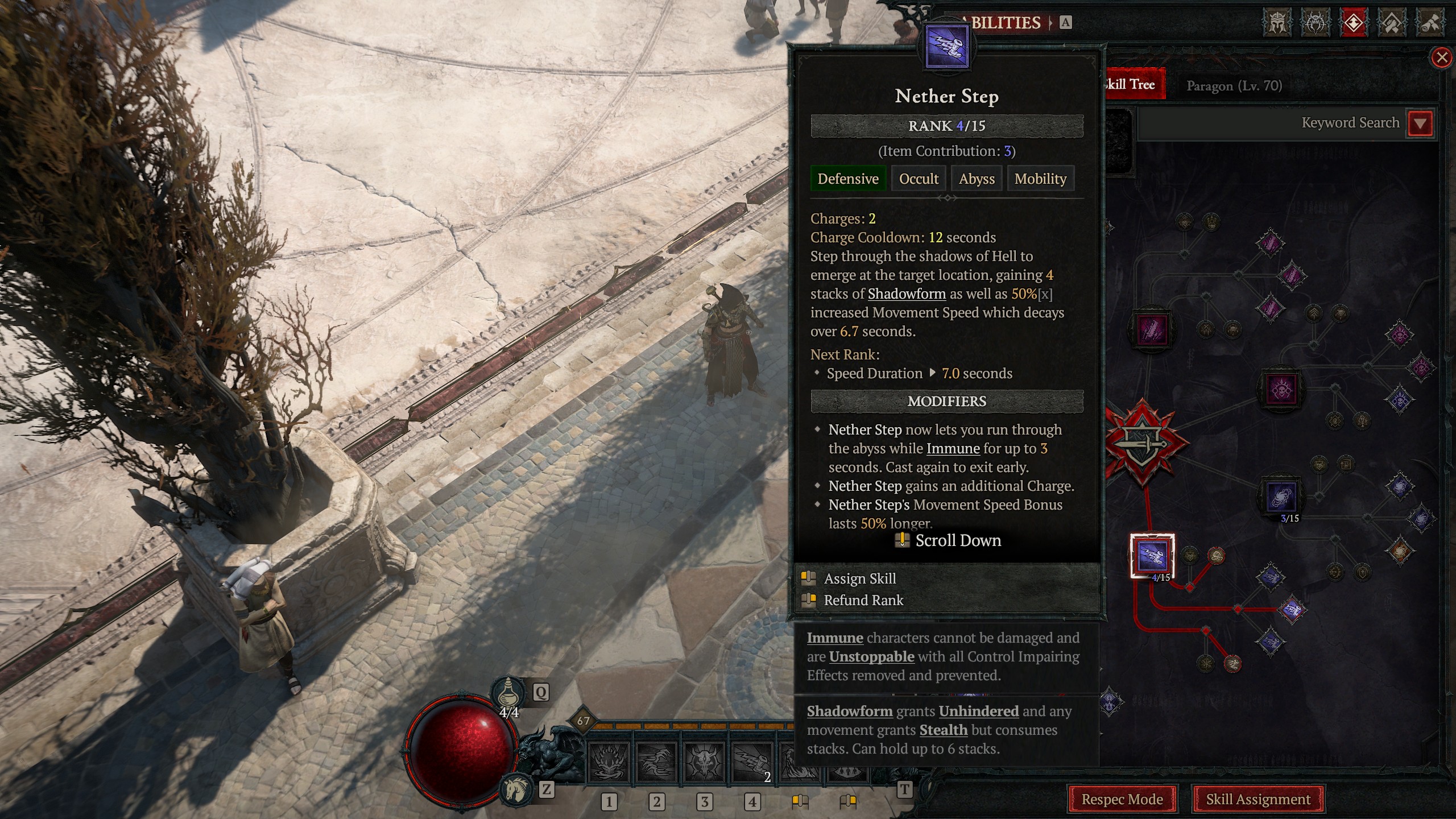Open the Keyword Search dropdown
Image resolution: width=1456 pixels, height=819 pixels.
pos(1420,122)
